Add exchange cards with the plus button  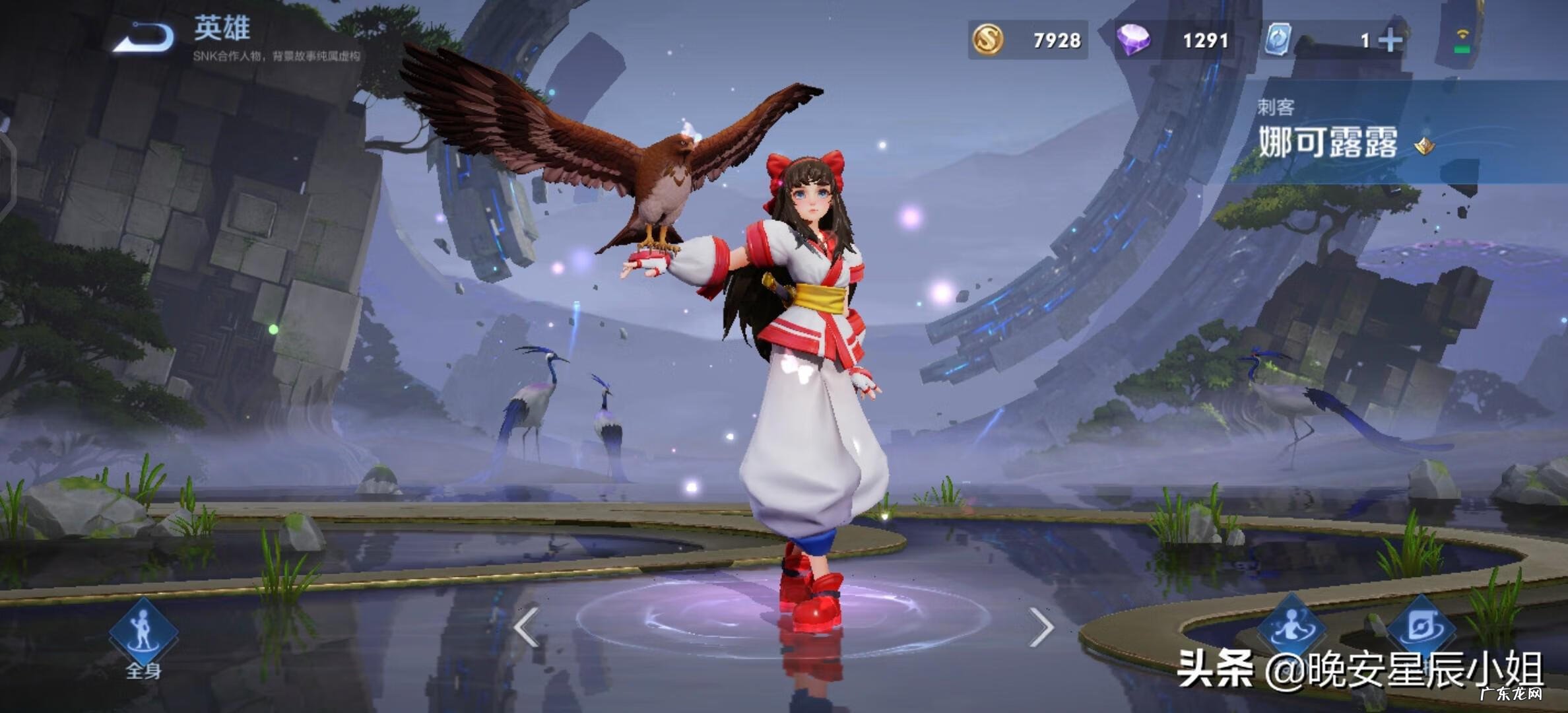point(1390,41)
